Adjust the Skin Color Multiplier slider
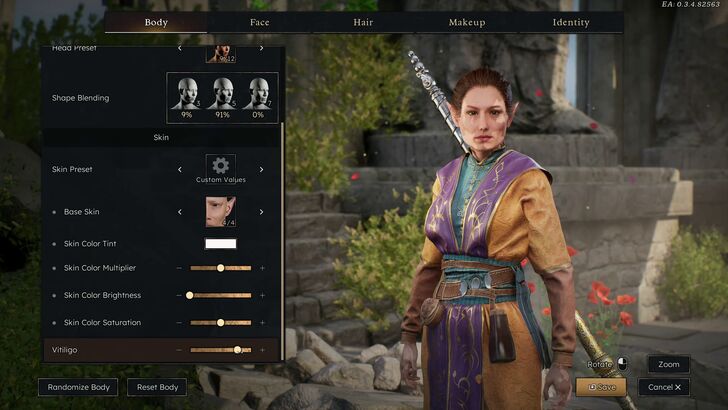 220,268
